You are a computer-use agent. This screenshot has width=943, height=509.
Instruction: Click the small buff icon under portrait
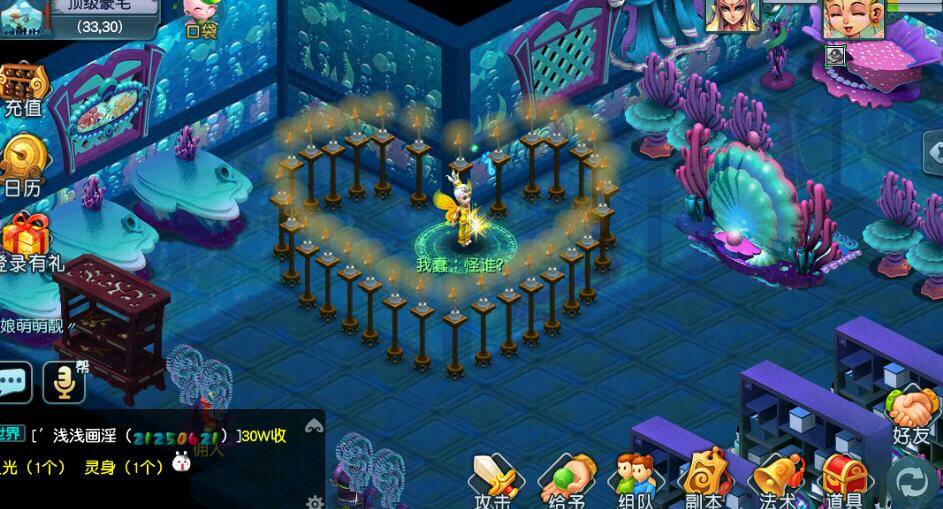tap(835, 55)
